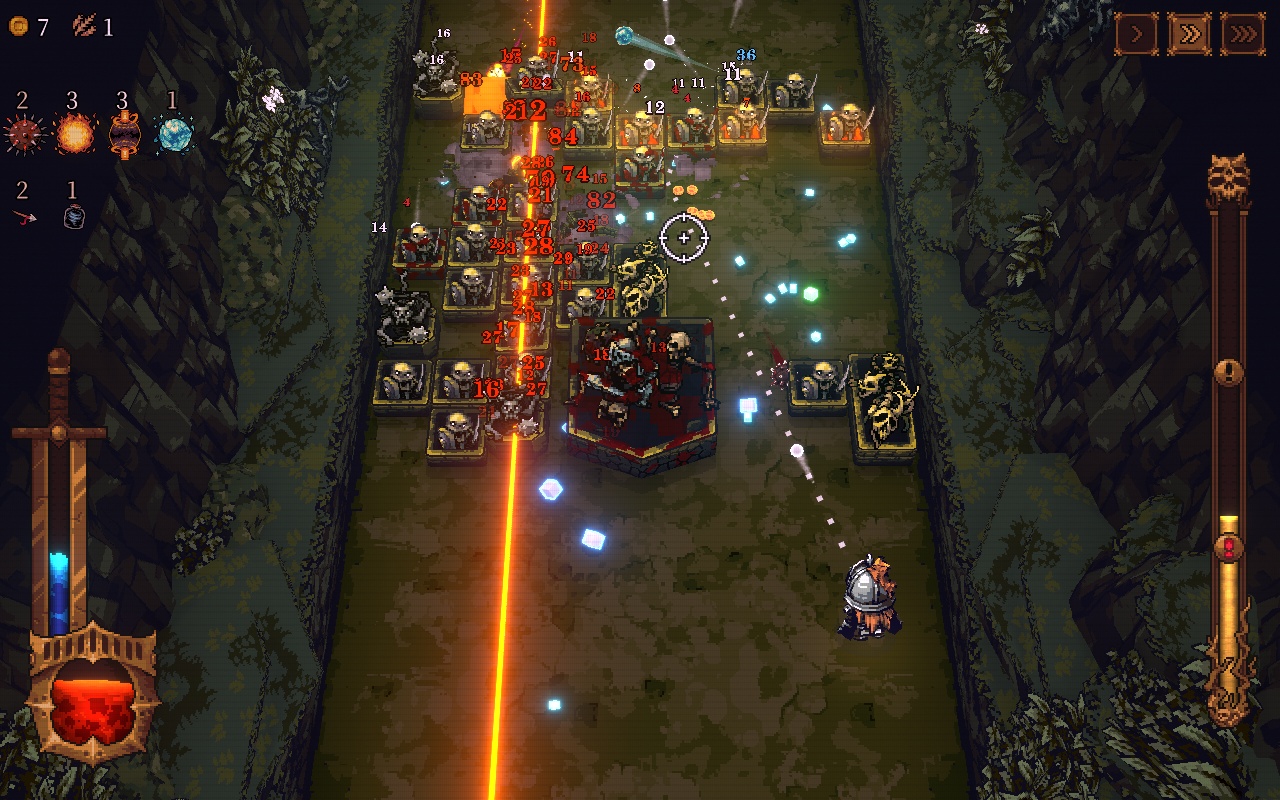The image size is (1280, 800).
Task: Select the spiked ball icon
Action: coord(25,134)
